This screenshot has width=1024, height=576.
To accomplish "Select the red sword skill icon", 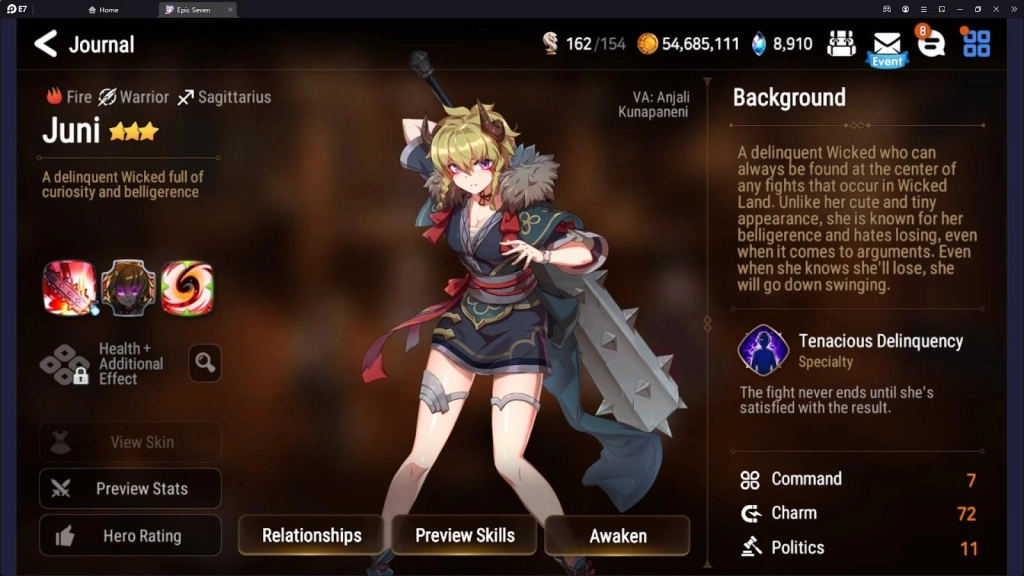I will click(69, 289).
